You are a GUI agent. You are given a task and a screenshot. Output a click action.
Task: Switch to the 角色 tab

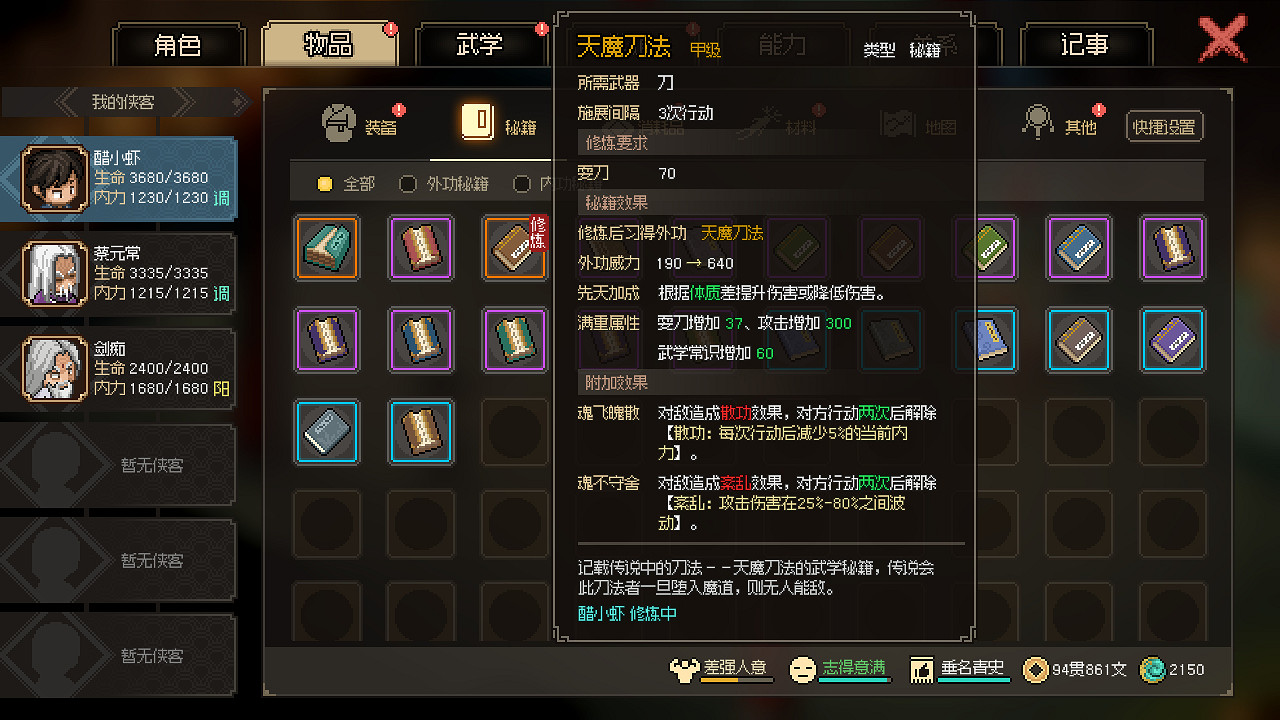tap(179, 44)
